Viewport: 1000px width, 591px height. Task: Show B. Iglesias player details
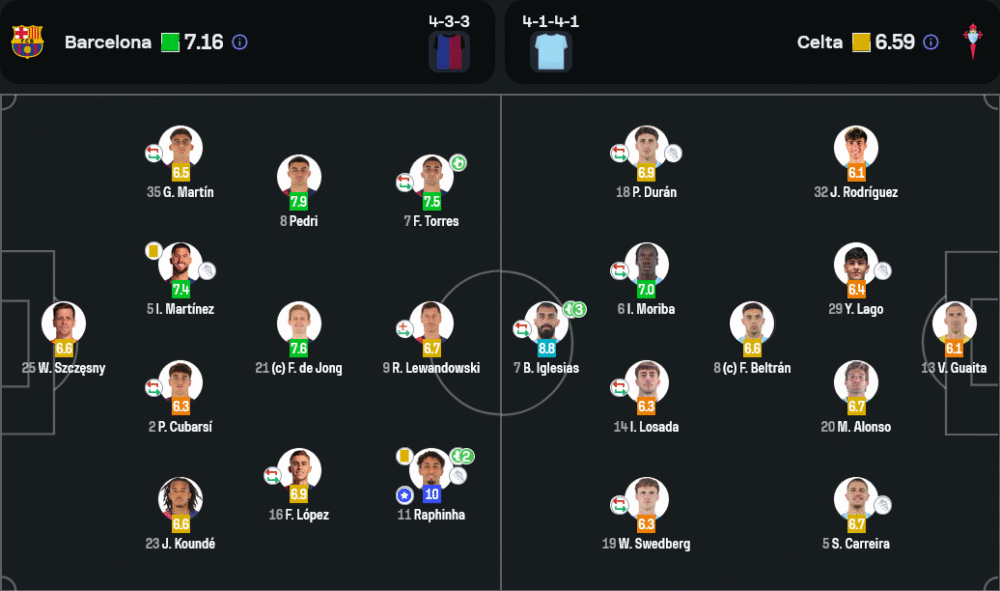546,324
